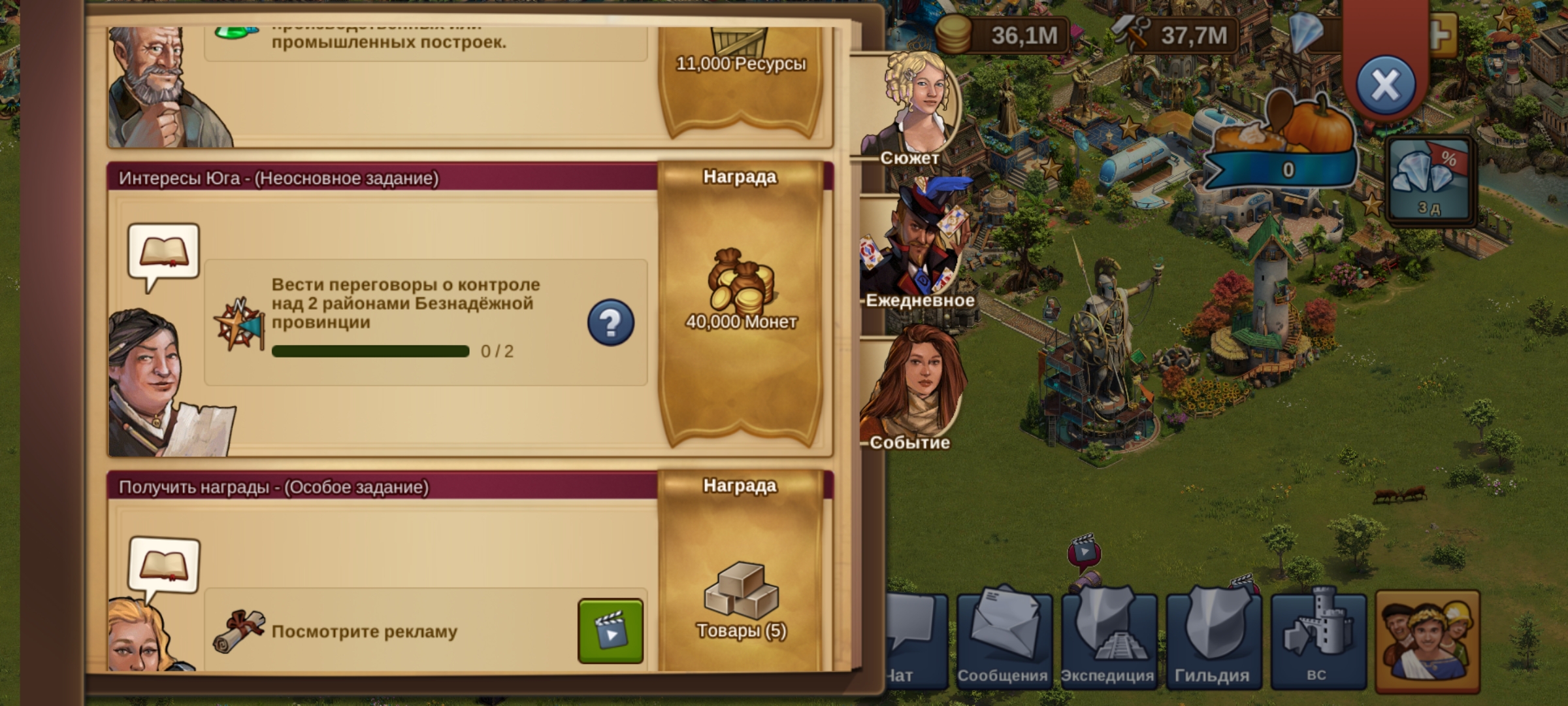Viewport: 1568px width, 706px height.
Task: Open the question mark help for negotiations quest
Action: pyautogui.click(x=610, y=322)
